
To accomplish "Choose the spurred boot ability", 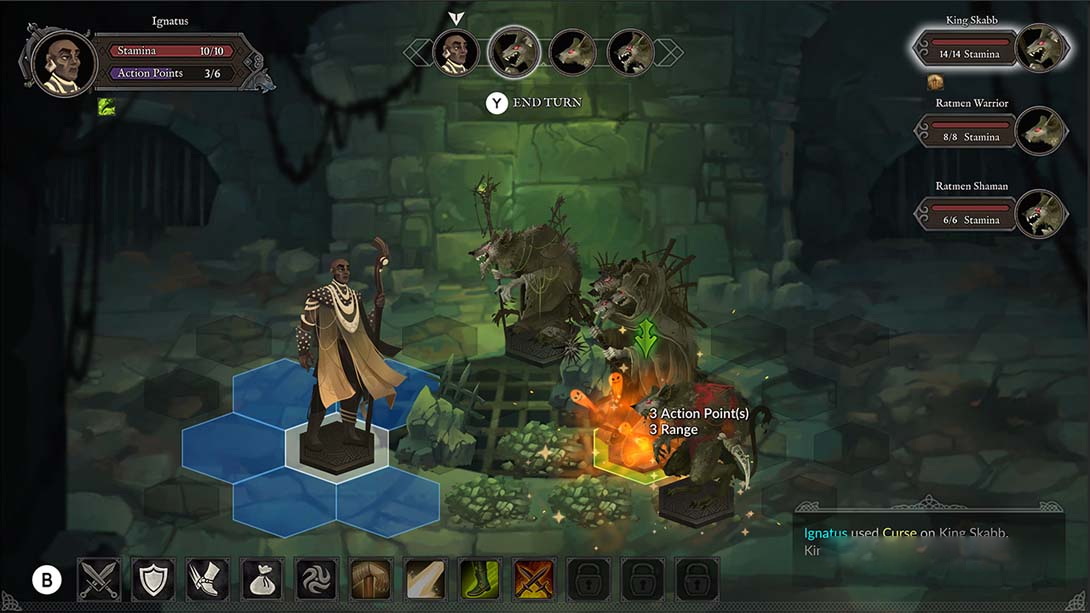I will (207, 579).
